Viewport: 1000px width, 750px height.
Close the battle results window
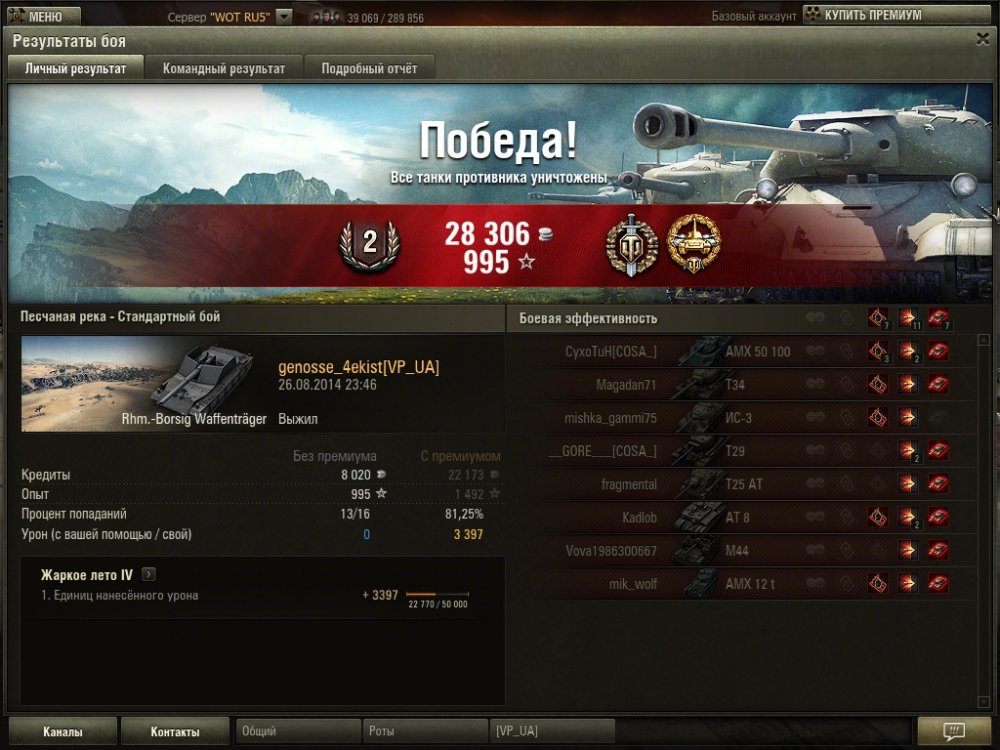tap(982, 39)
